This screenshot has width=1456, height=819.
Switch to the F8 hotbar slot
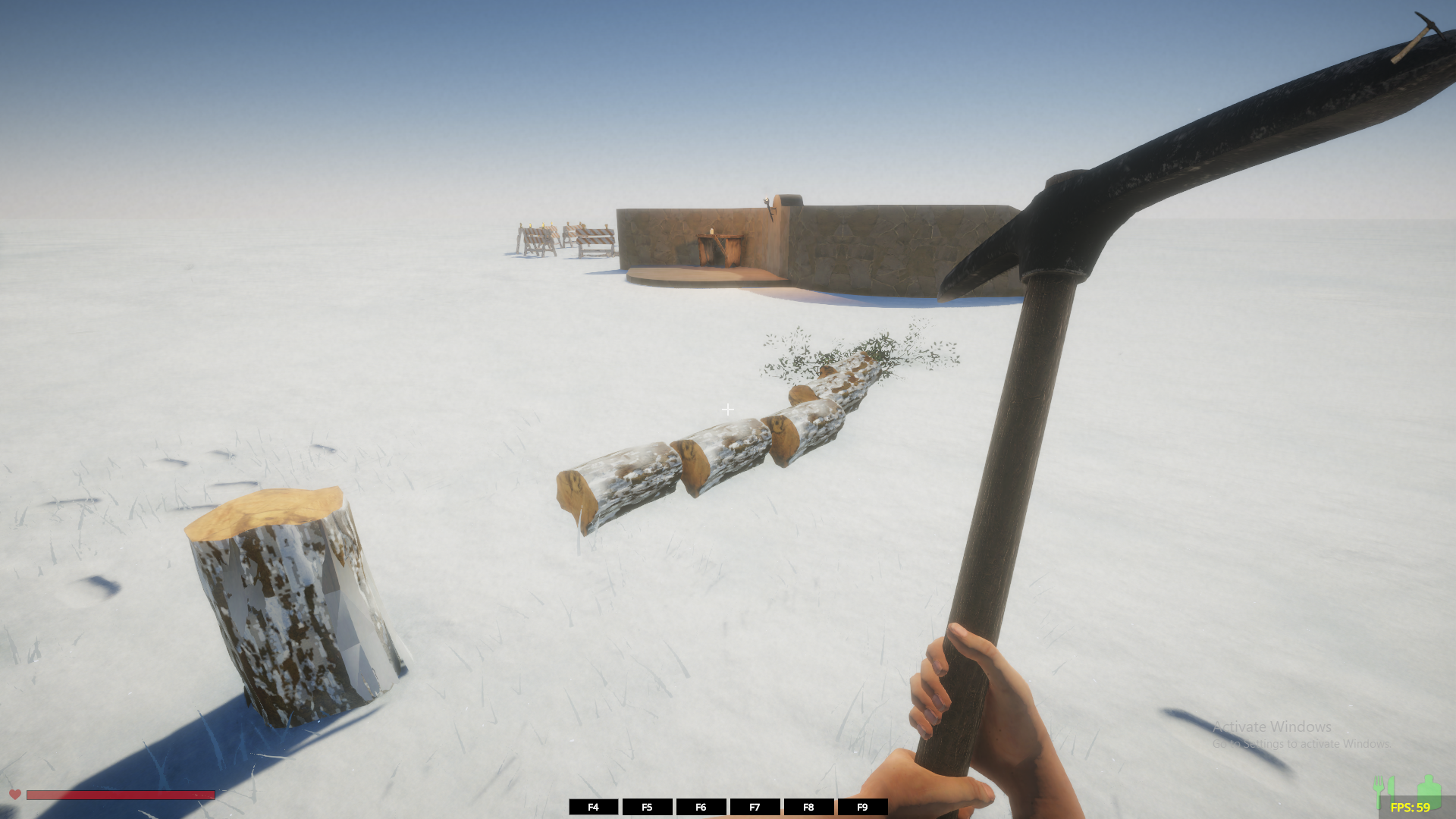(x=808, y=807)
